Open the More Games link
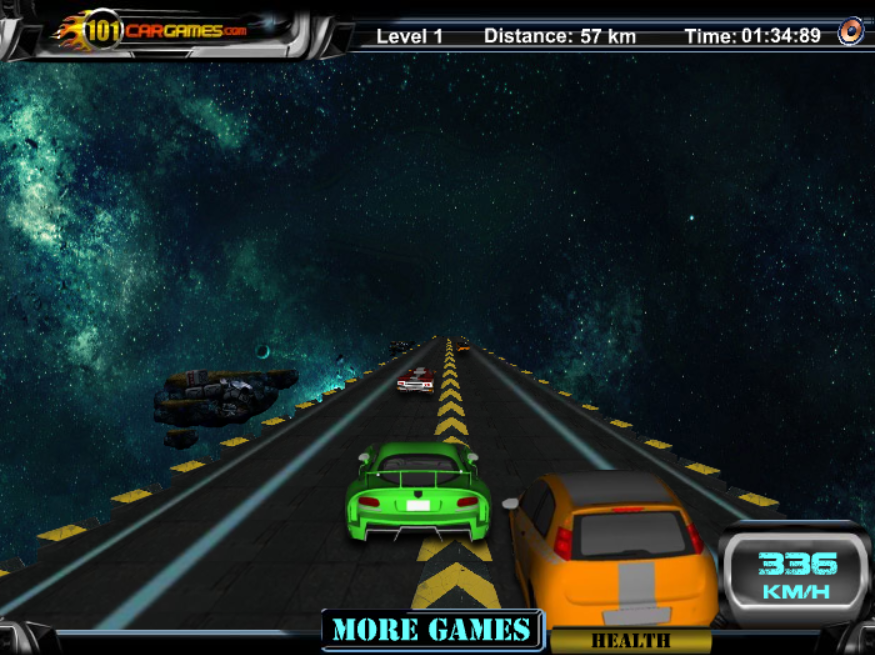 click(x=431, y=630)
